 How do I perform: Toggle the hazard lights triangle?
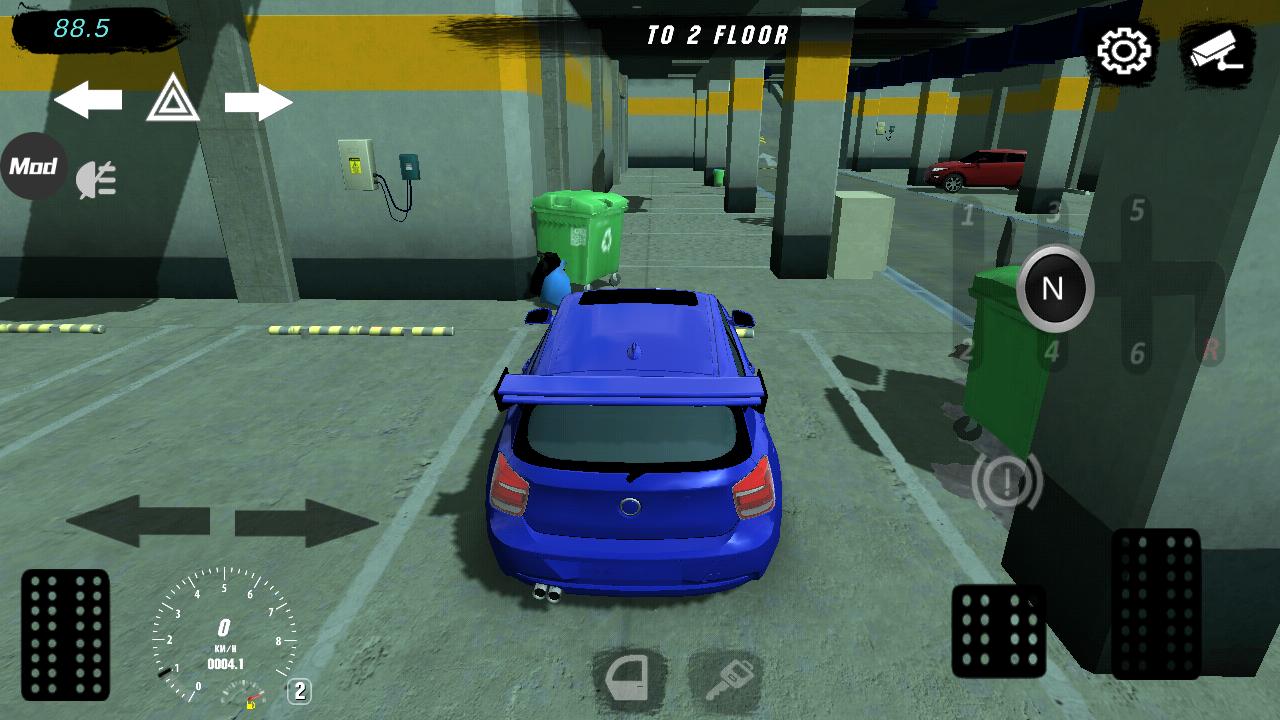coord(173,99)
